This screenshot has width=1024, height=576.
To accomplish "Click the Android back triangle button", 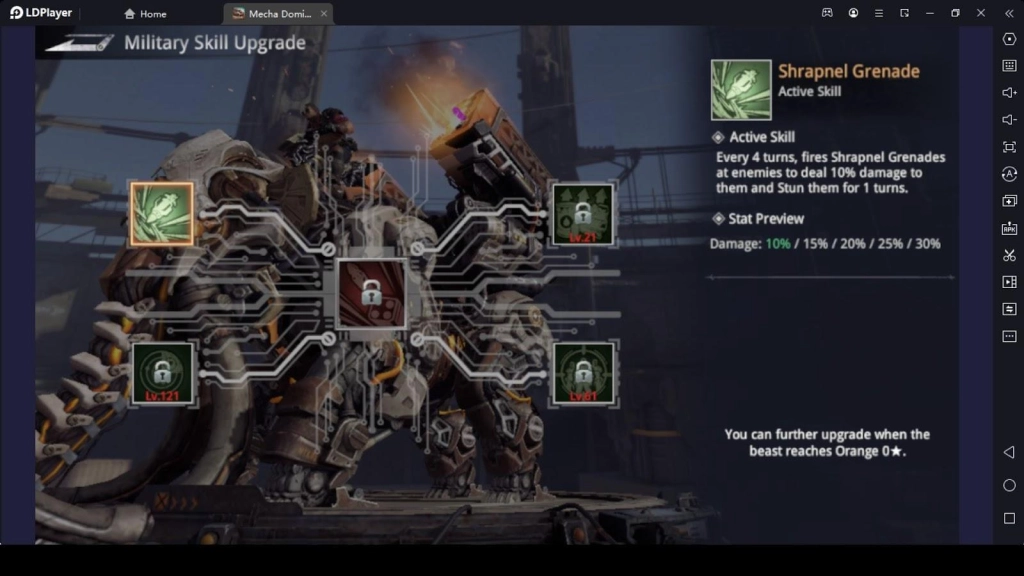I will click(x=1009, y=452).
